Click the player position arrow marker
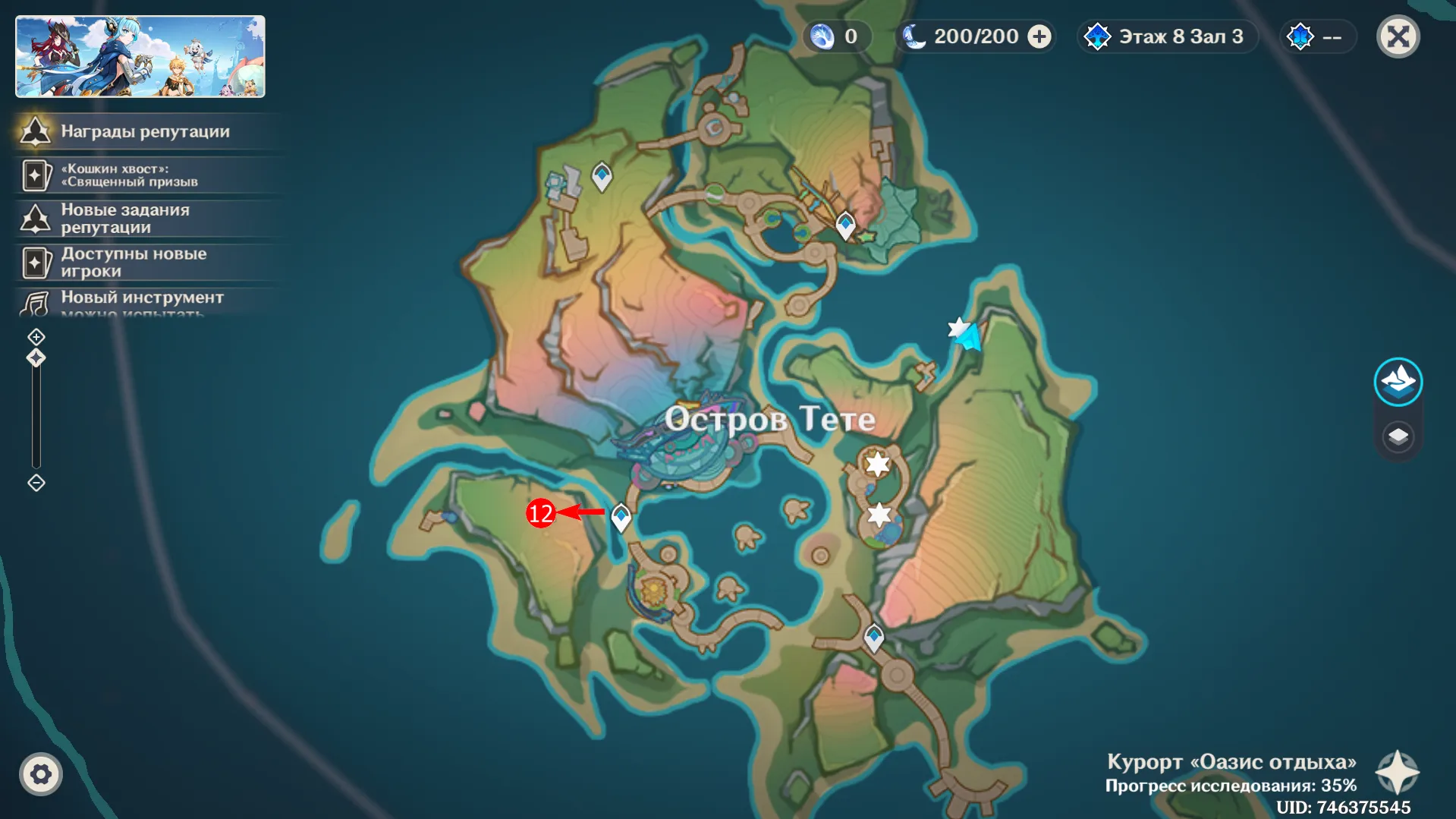This screenshot has height=819, width=1456. (970, 336)
